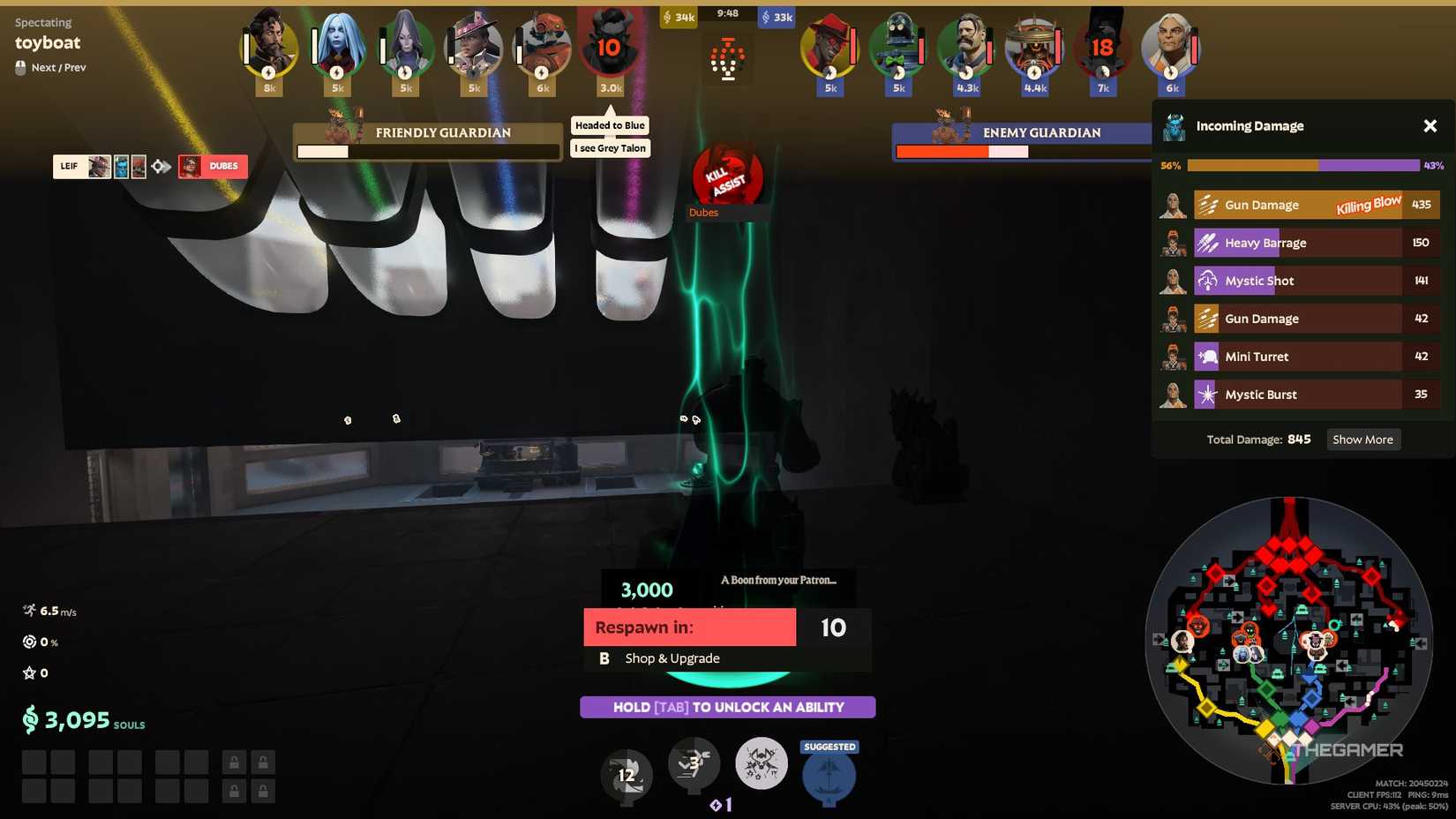Open Shop & Upgrade
The image size is (1456, 819).
point(672,657)
